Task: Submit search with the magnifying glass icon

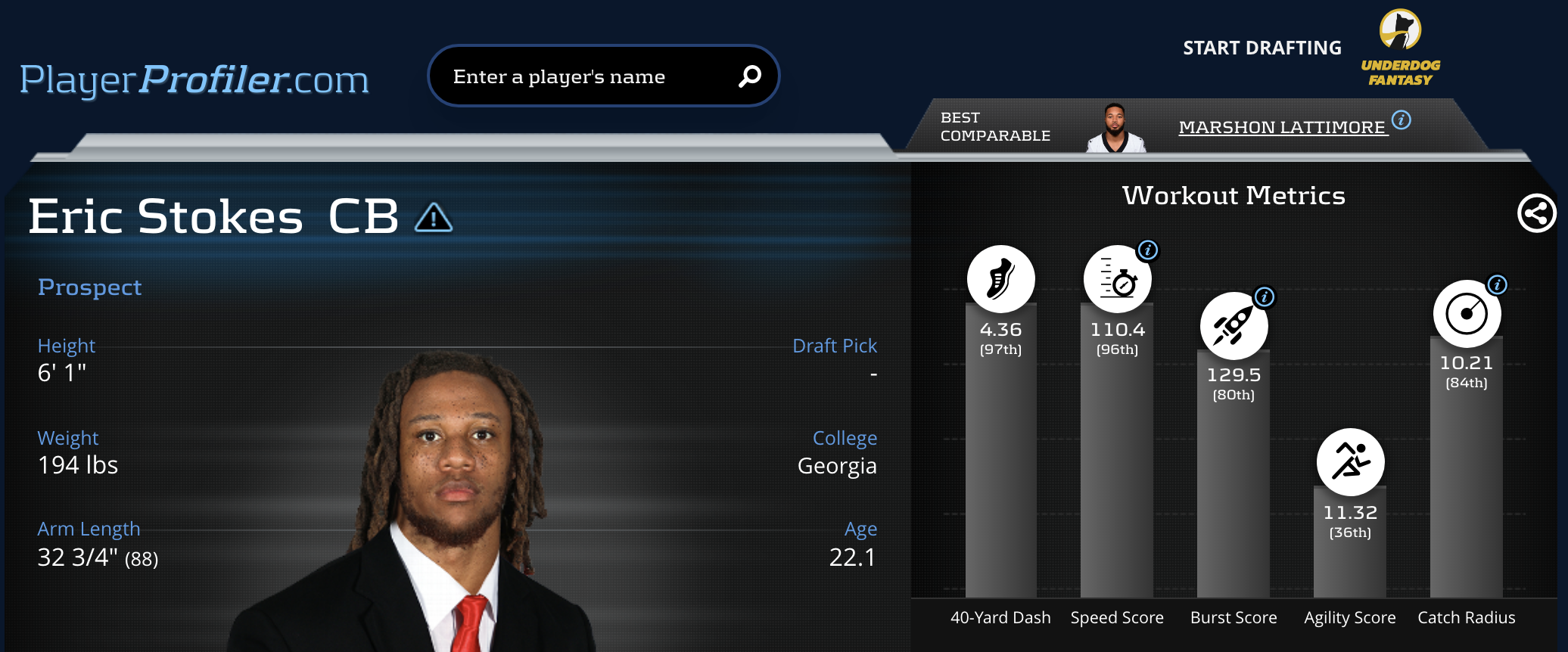Action: point(749,76)
